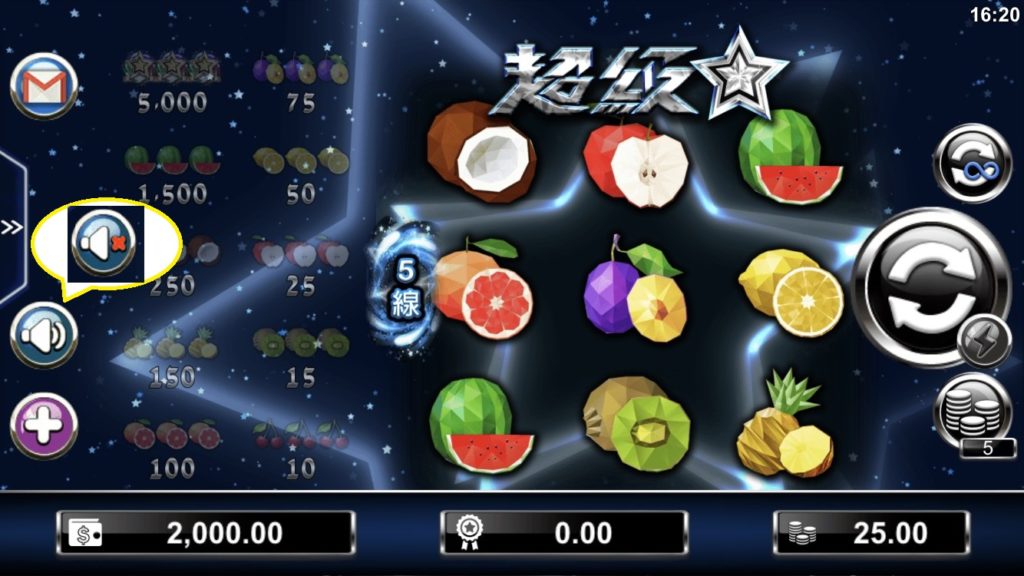1024x576 pixels.
Task: Expand the side panel arrow tab
Action: click(12, 228)
